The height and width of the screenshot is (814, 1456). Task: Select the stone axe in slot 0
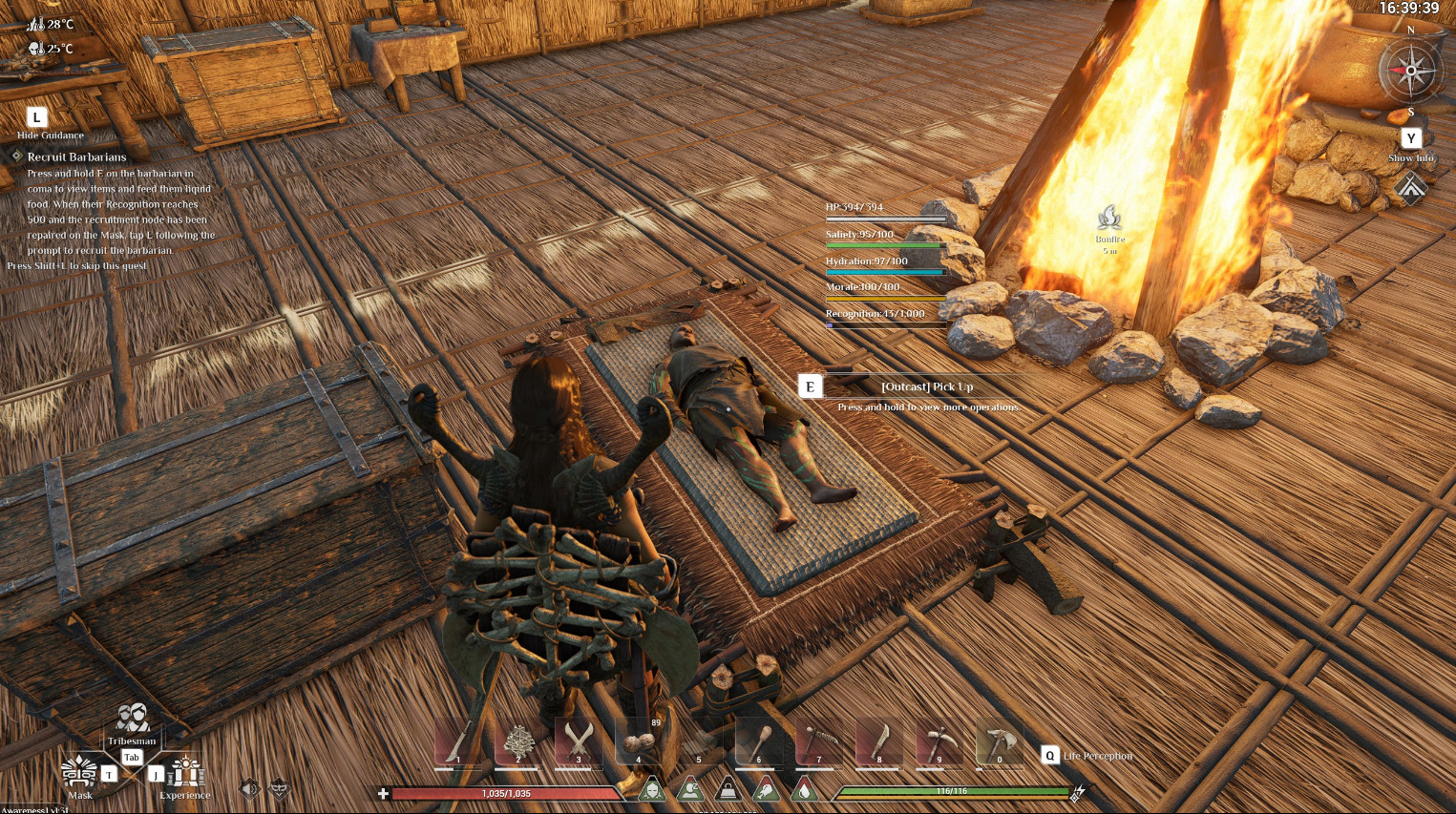pos(1000,742)
